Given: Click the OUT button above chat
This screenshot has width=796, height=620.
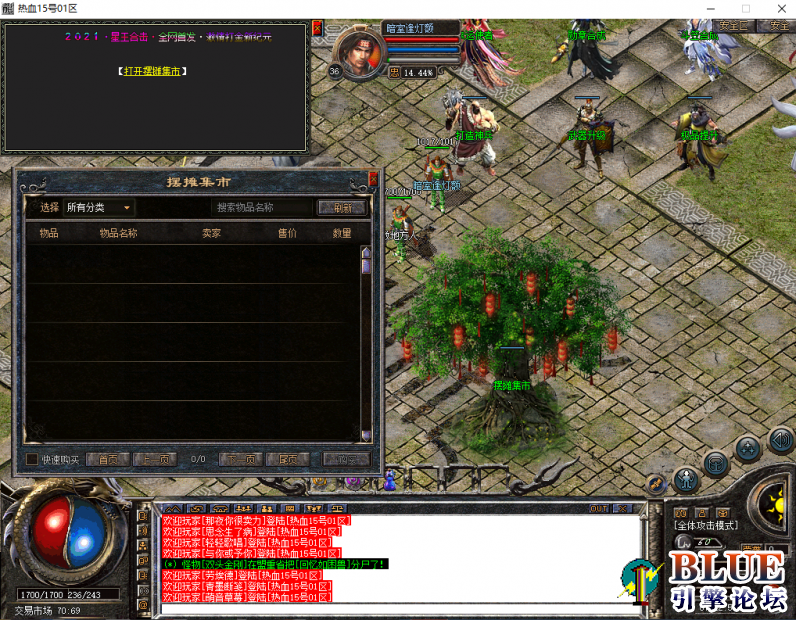Looking at the screenshot, I should [599, 508].
